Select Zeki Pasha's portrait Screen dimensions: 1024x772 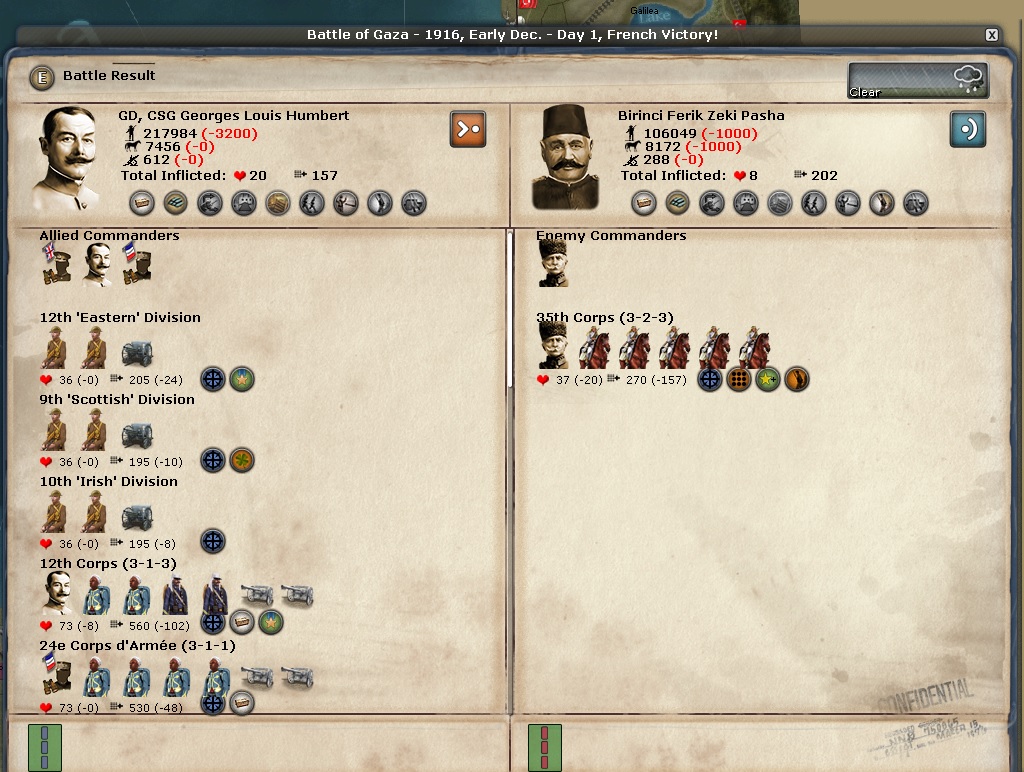[565, 158]
